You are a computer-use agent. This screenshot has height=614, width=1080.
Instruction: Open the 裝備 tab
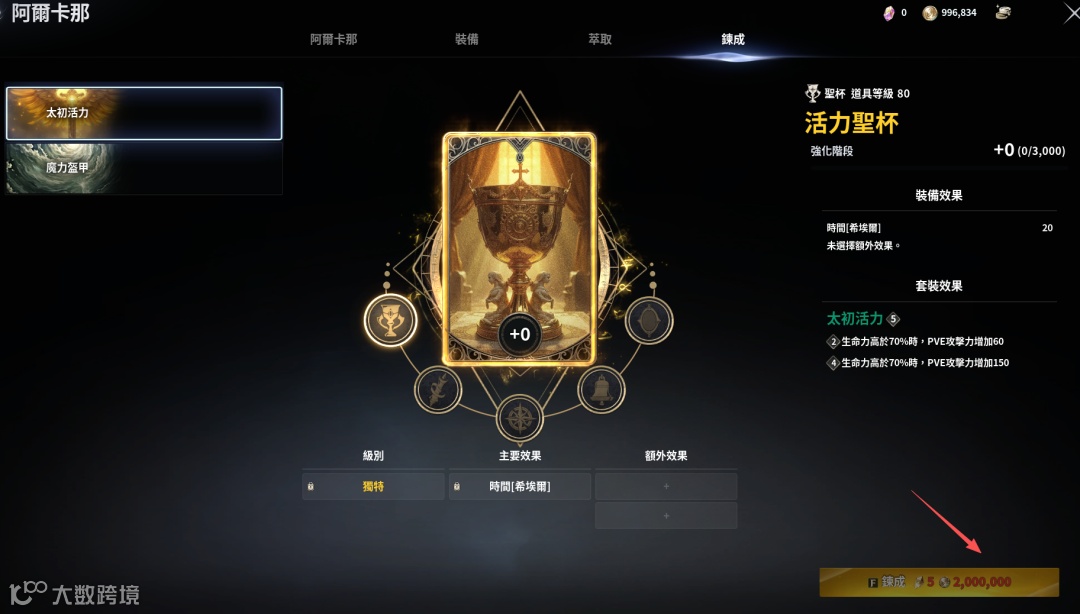click(x=466, y=39)
